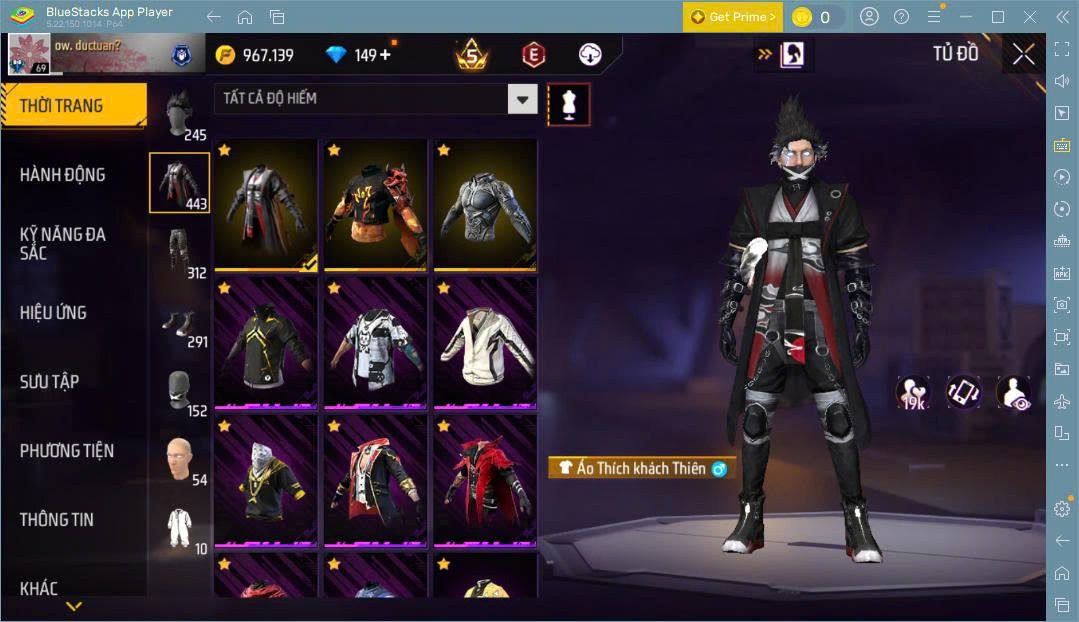The image size is (1079, 622).
Task: Select the white hooded jacket item
Action: click(484, 342)
